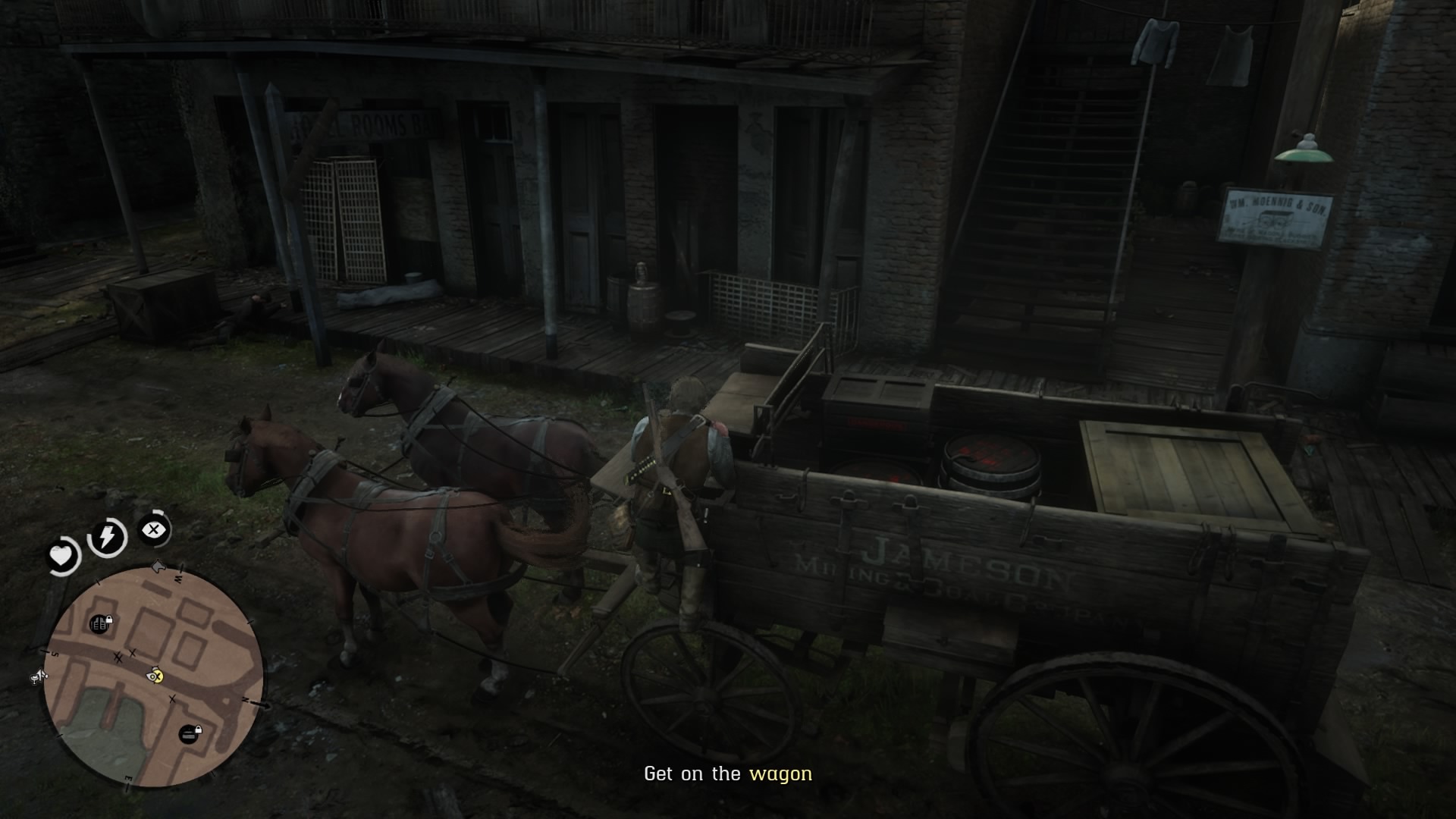The height and width of the screenshot is (819, 1456).
Task: Click the W compass letter on minimap
Action: 177,579
